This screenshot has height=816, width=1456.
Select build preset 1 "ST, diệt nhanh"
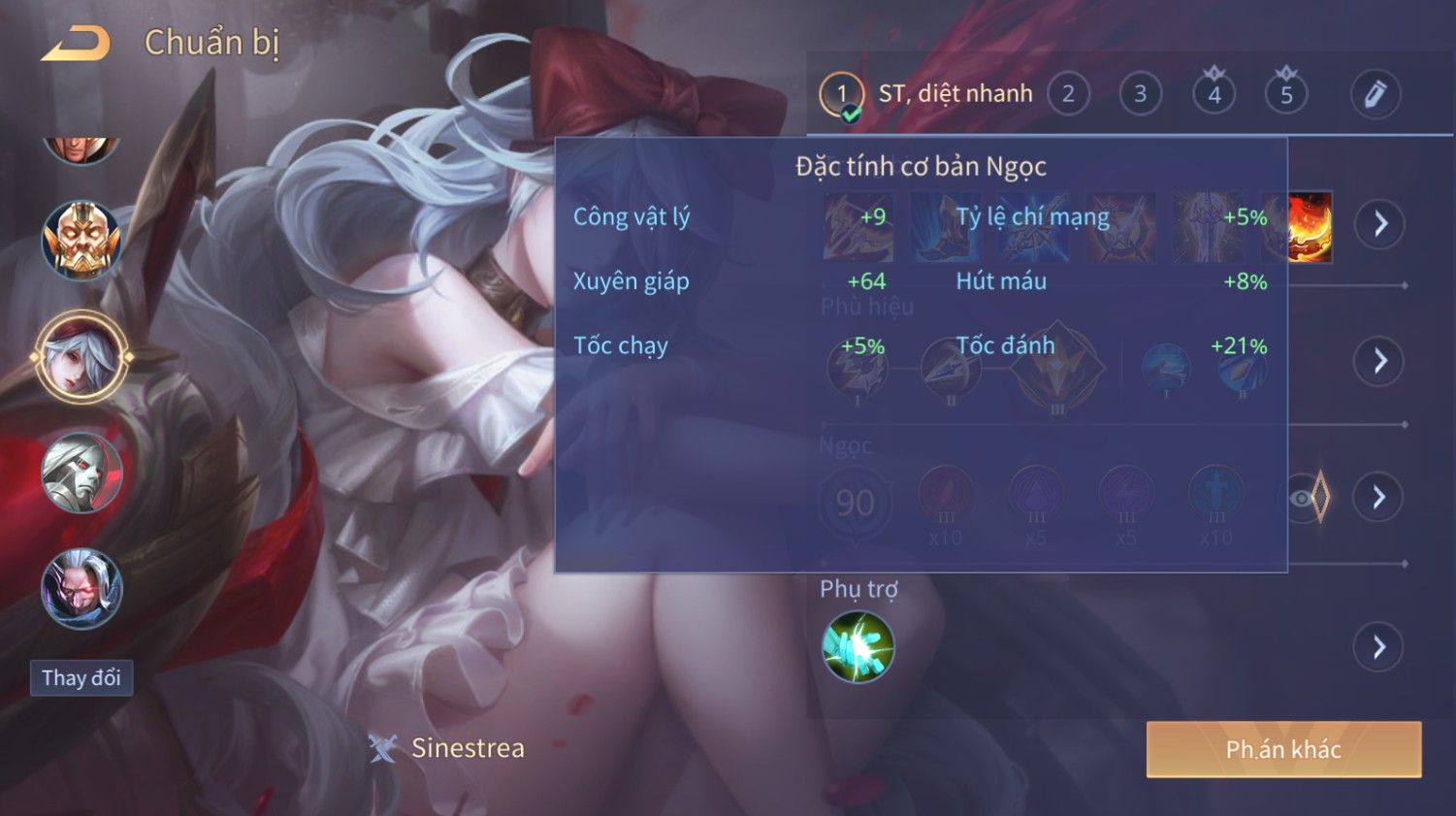(x=841, y=95)
